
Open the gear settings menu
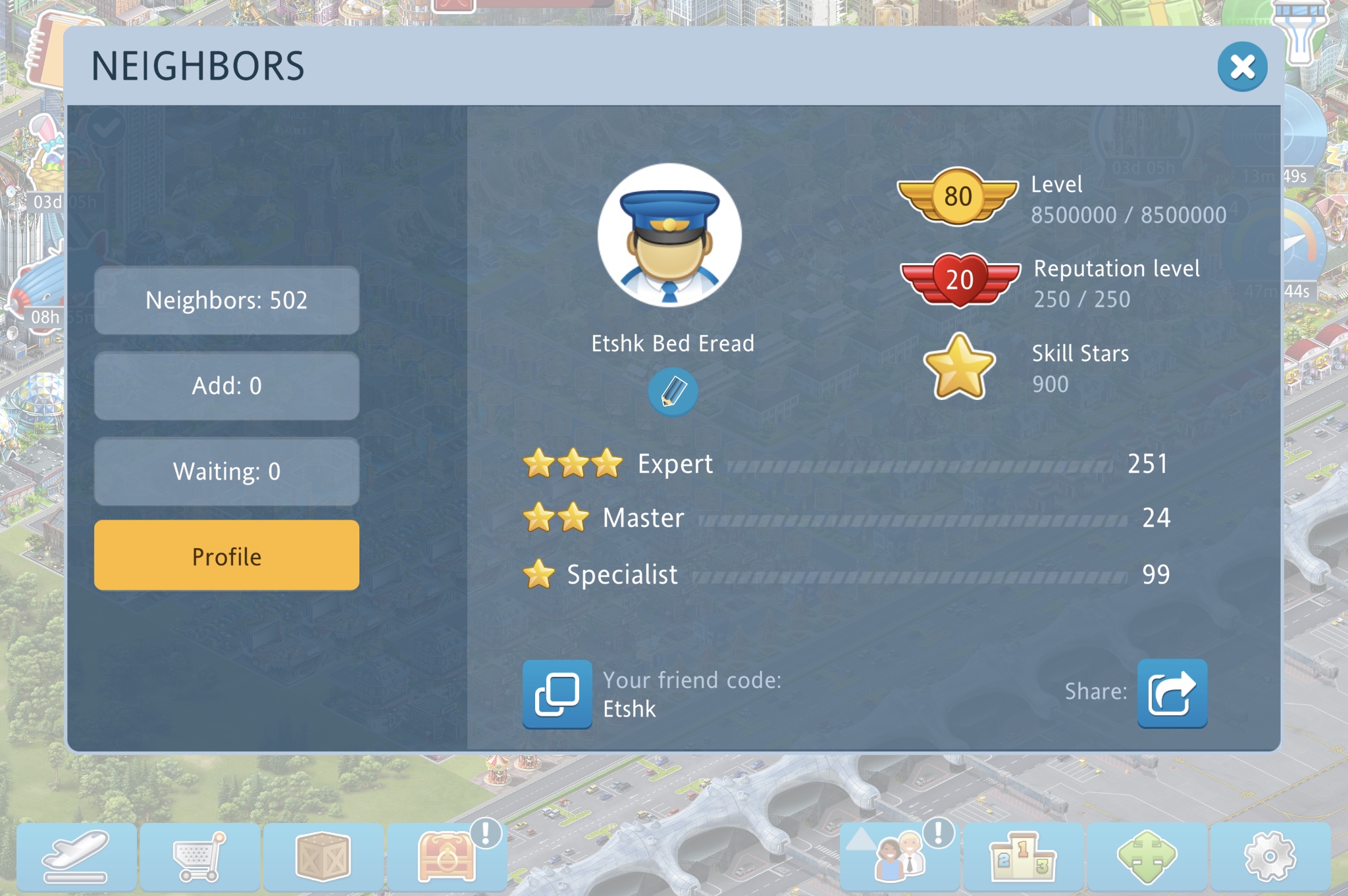[1270, 857]
